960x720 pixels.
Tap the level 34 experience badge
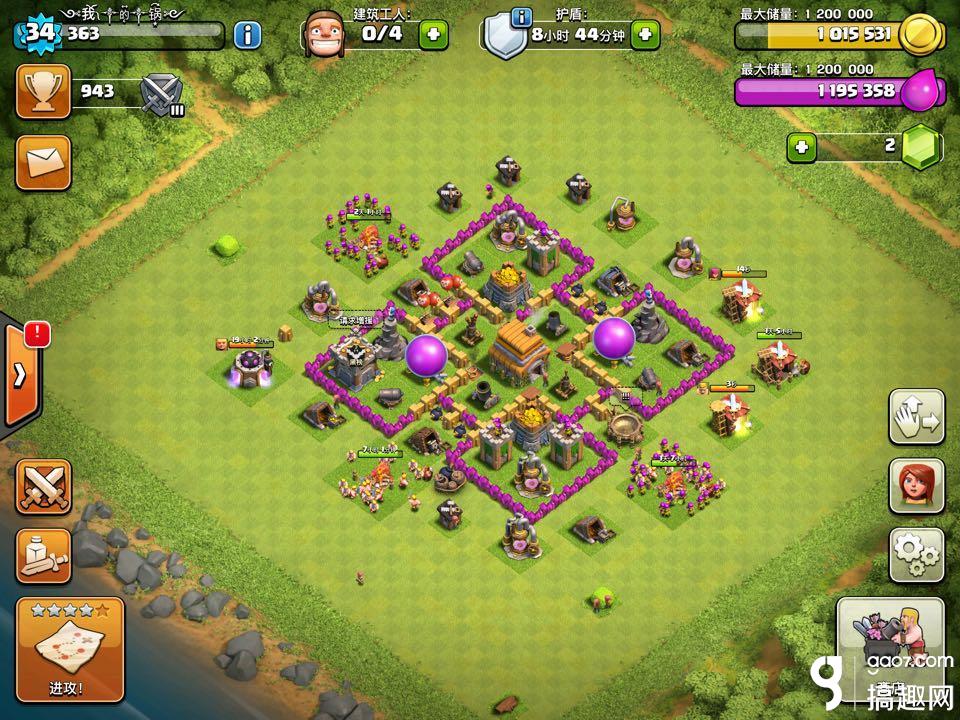click(39, 34)
